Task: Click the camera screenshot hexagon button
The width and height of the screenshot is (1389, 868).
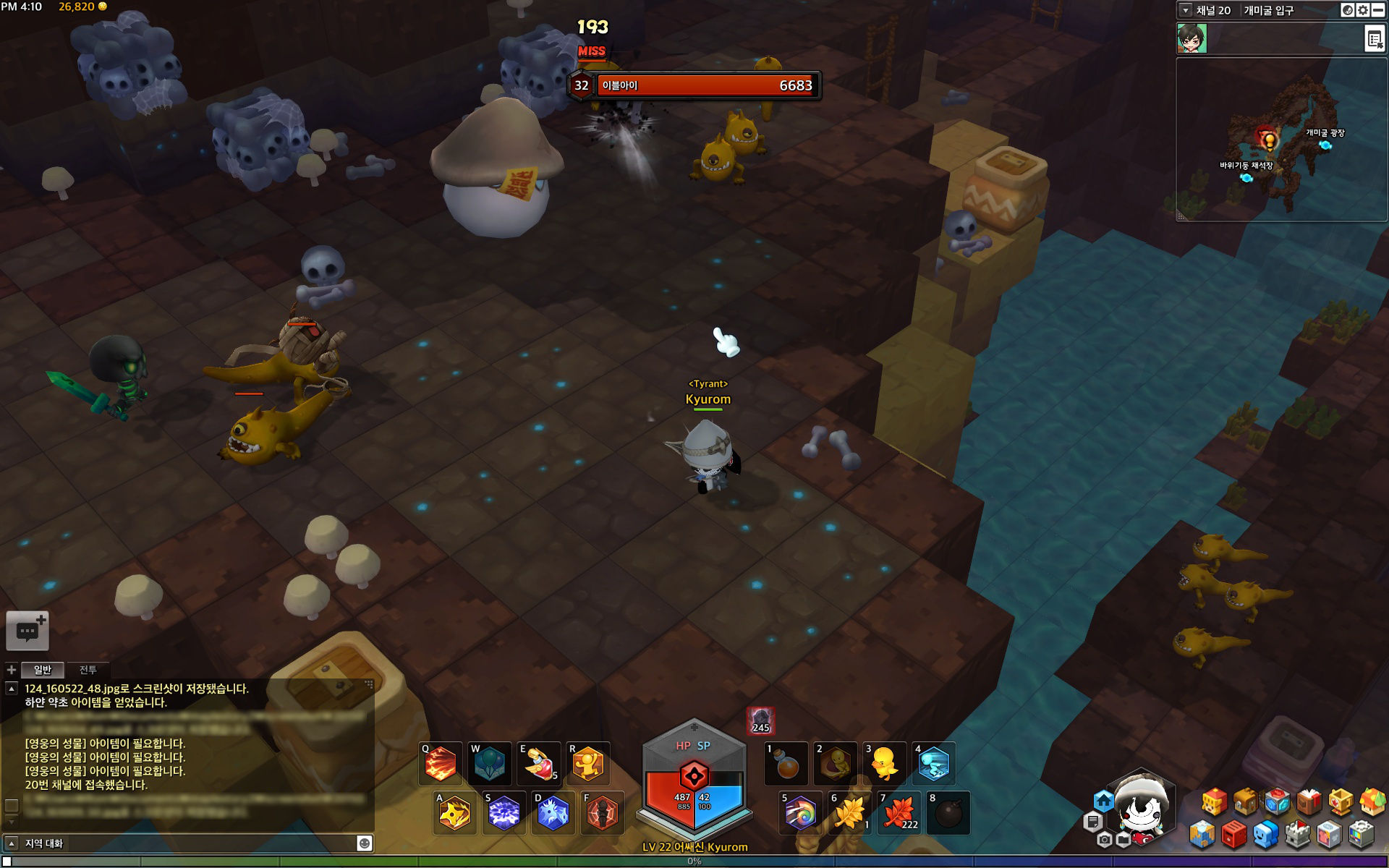Action: point(1104,840)
